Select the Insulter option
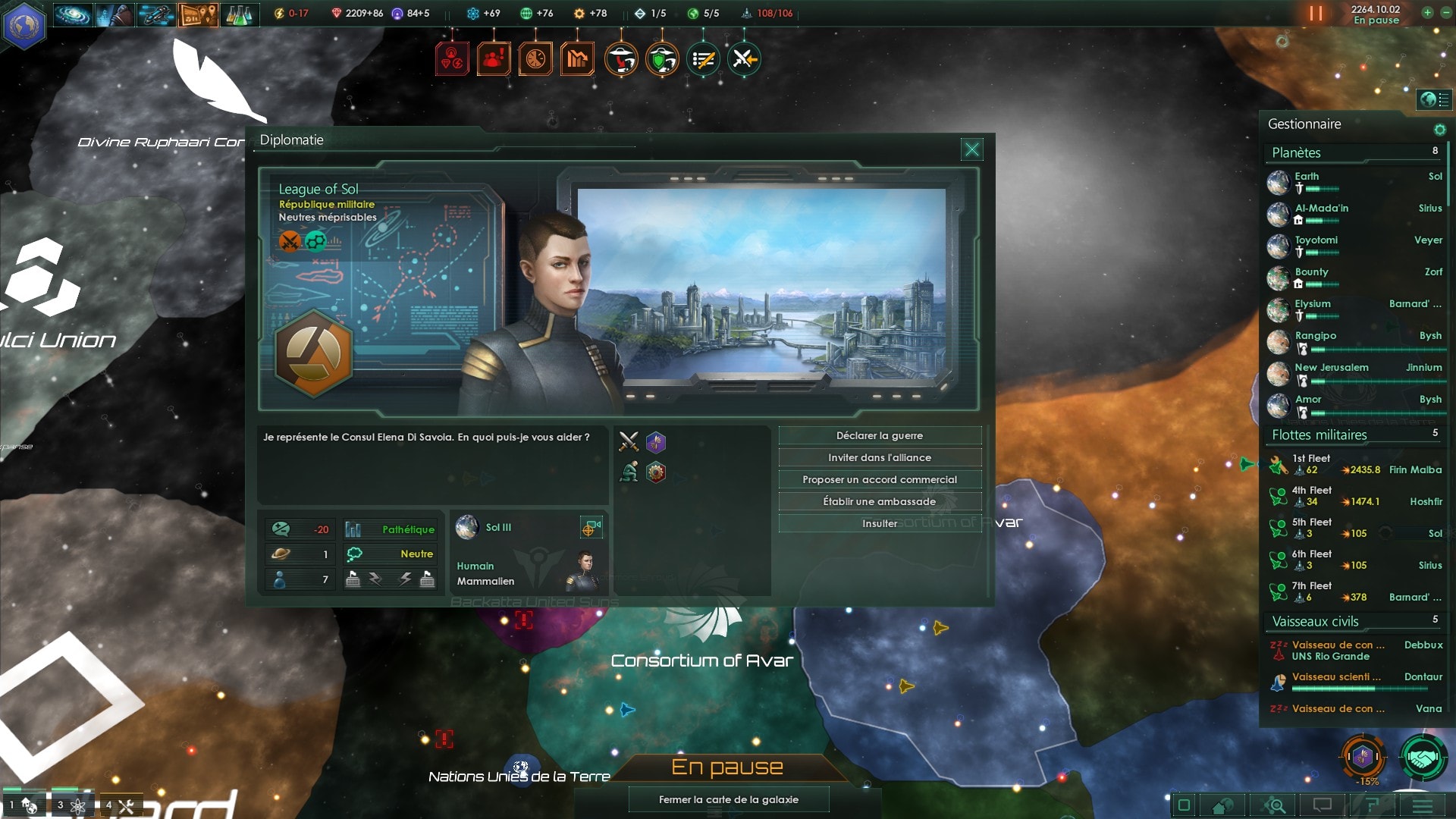Viewport: 1456px width, 819px height. tap(880, 524)
